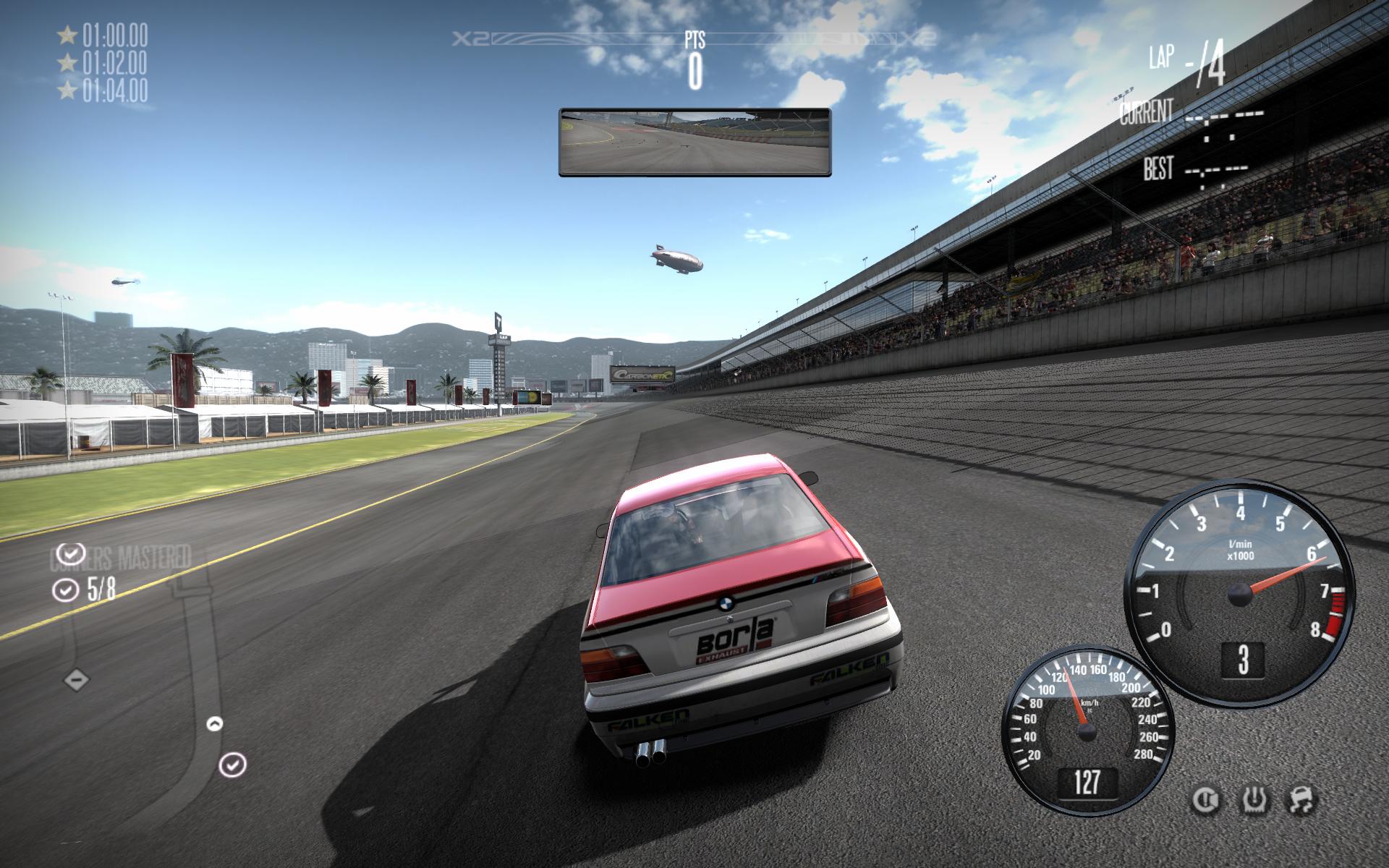
Task: Select the player arrow on the track minimap
Action: [215, 723]
